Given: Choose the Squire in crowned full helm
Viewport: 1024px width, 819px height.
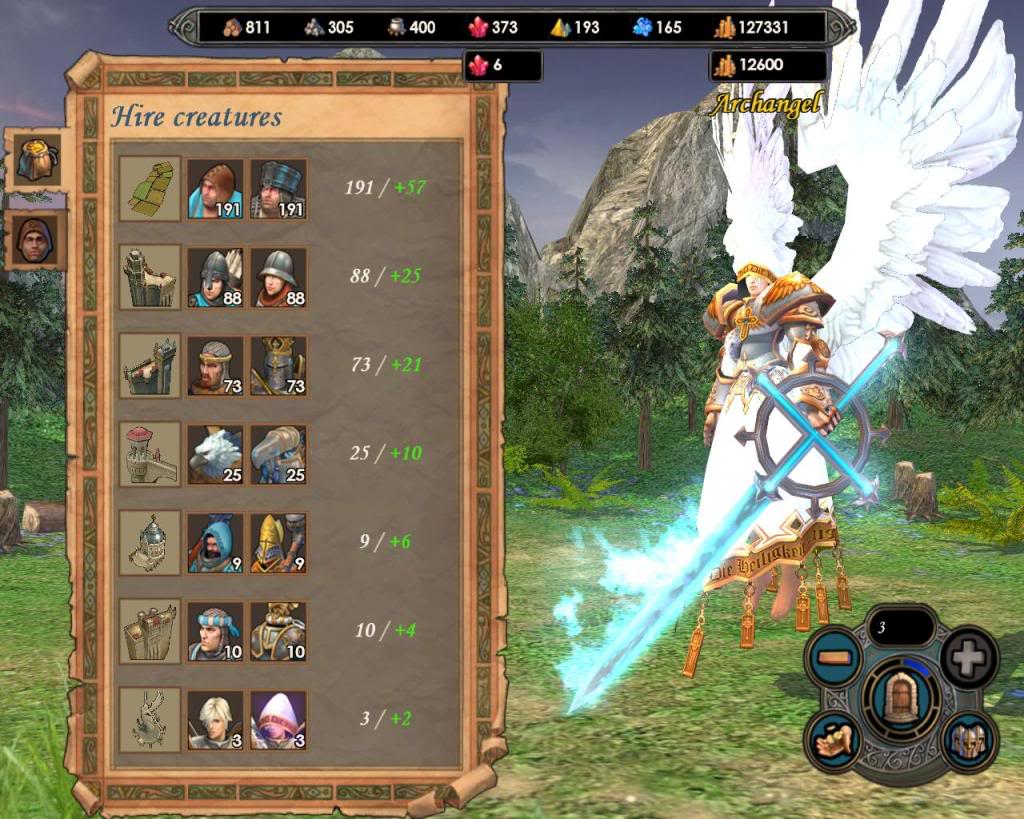Looking at the screenshot, I should (278, 365).
